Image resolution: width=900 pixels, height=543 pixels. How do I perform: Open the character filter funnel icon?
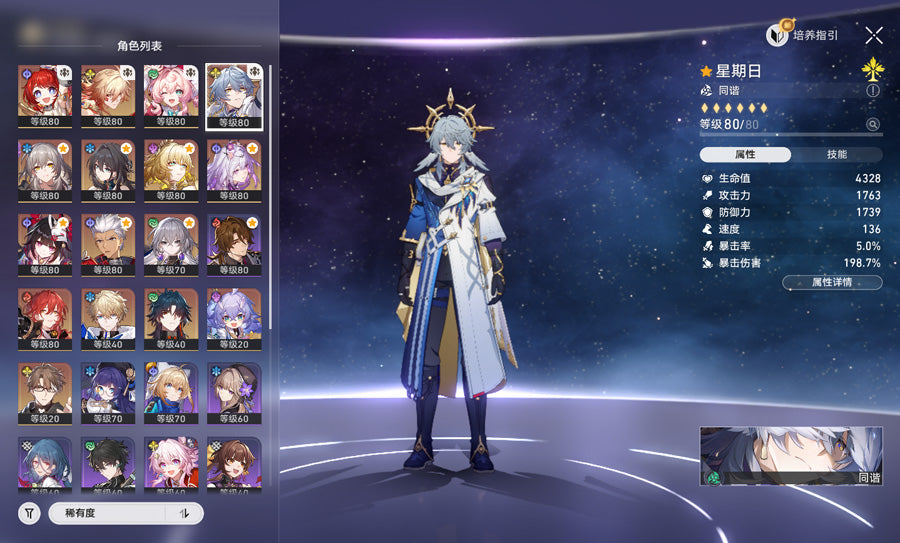(29, 513)
